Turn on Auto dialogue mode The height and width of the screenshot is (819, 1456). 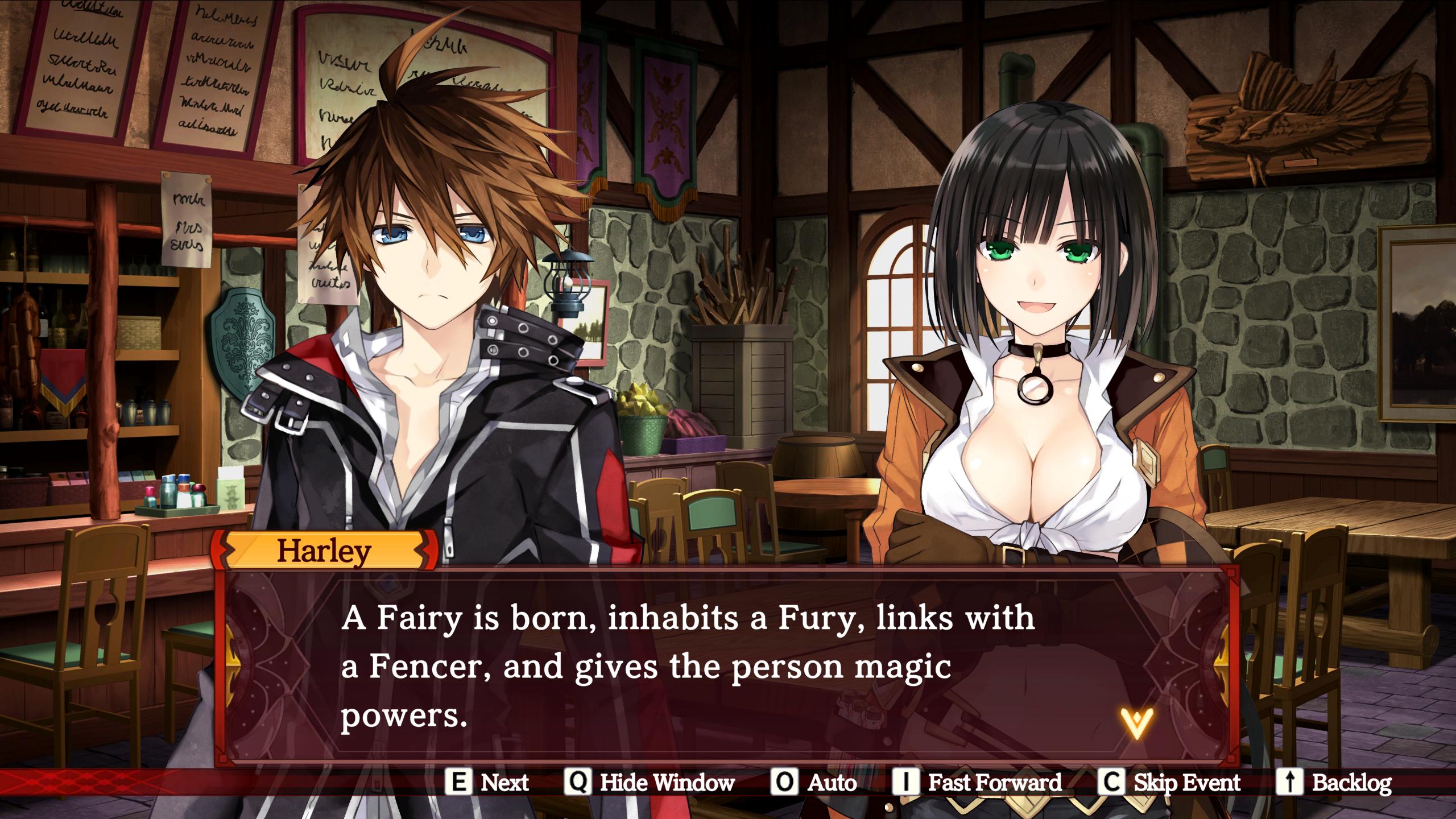tap(814, 783)
